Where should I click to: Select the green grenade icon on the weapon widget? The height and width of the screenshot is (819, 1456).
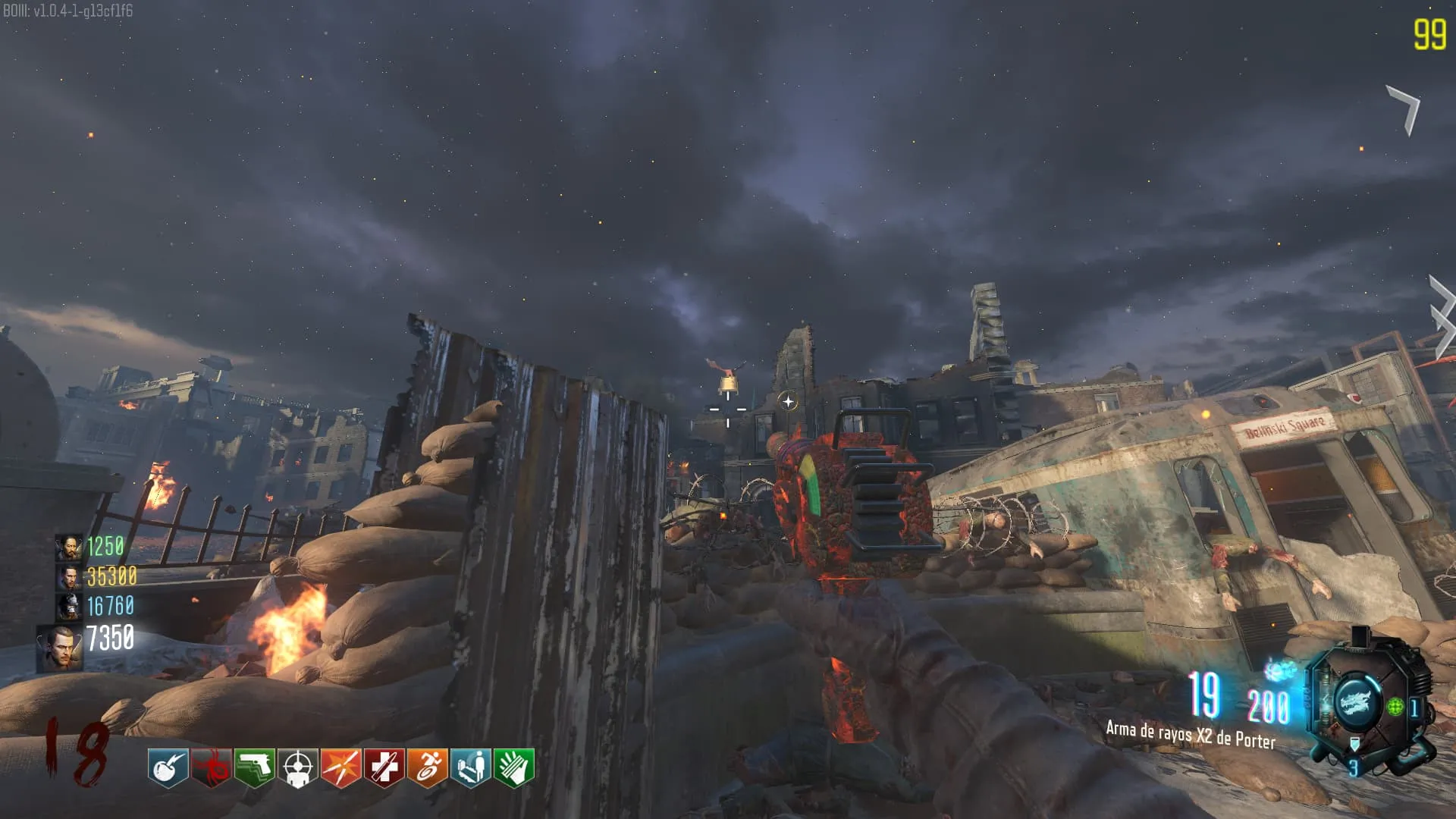[x=1395, y=708]
